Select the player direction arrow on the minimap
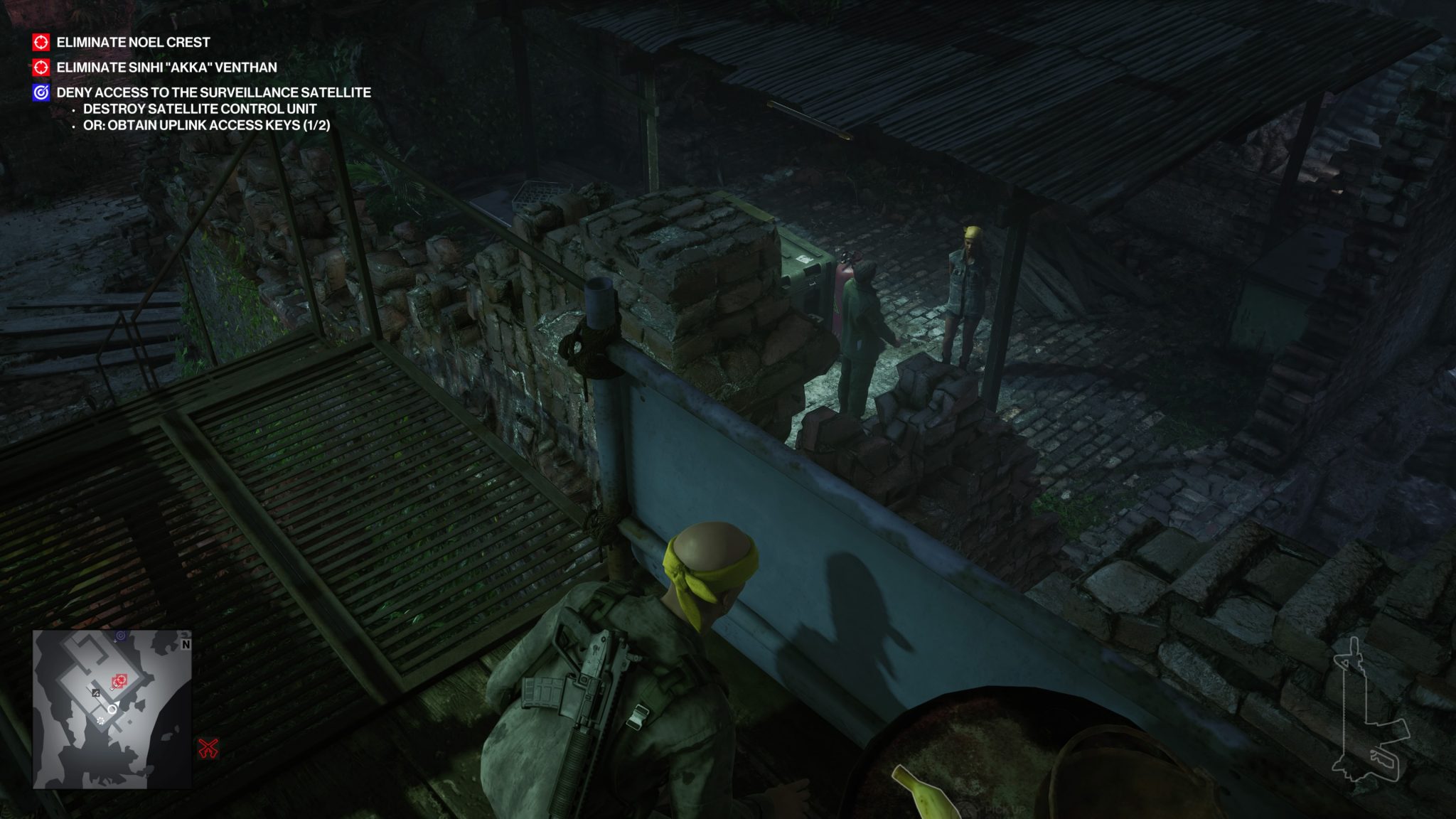Image resolution: width=1456 pixels, height=819 pixels. 117,702
